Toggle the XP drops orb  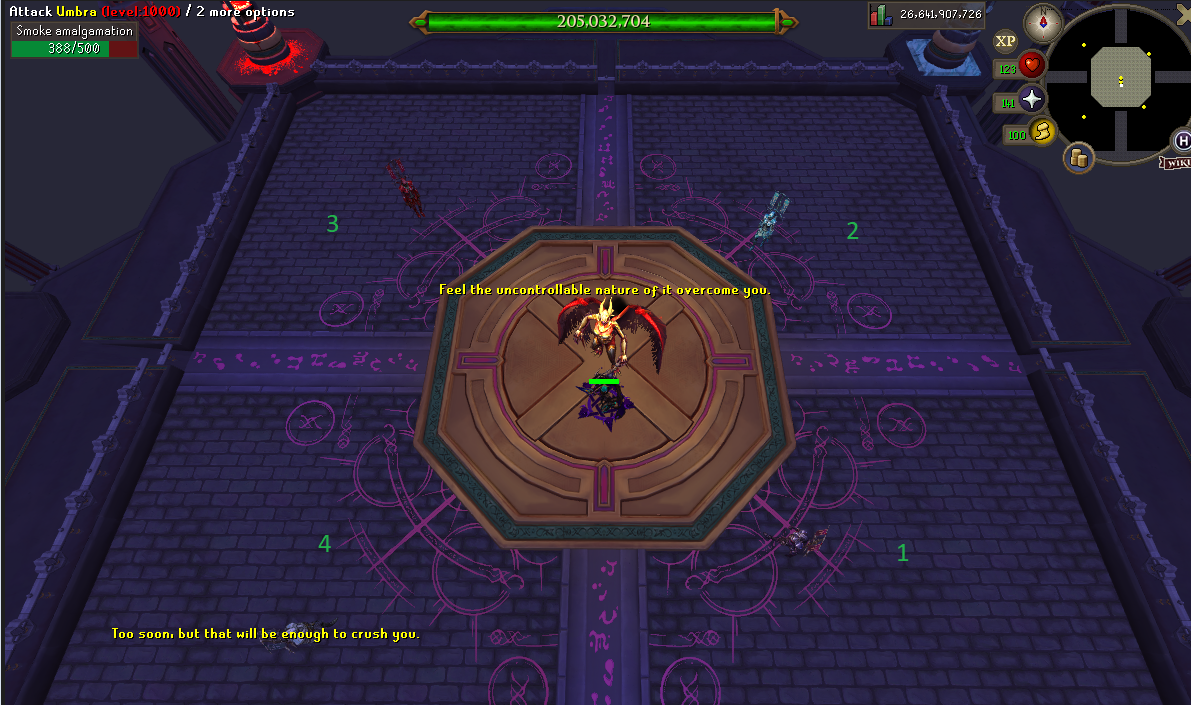point(1005,41)
